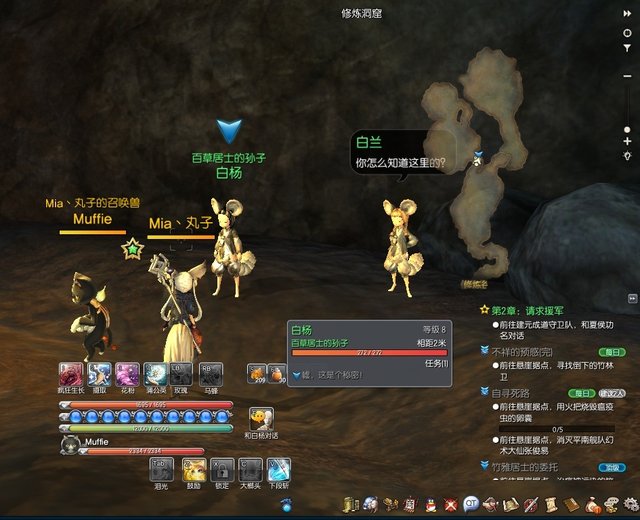Cast the 蒲公英 dandelion skill

click(x=155, y=374)
